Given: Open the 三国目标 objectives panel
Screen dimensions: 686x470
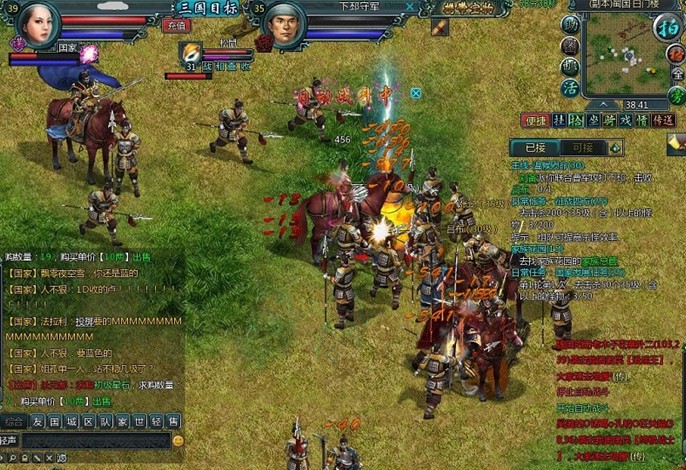Looking at the screenshot, I should [x=207, y=7].
